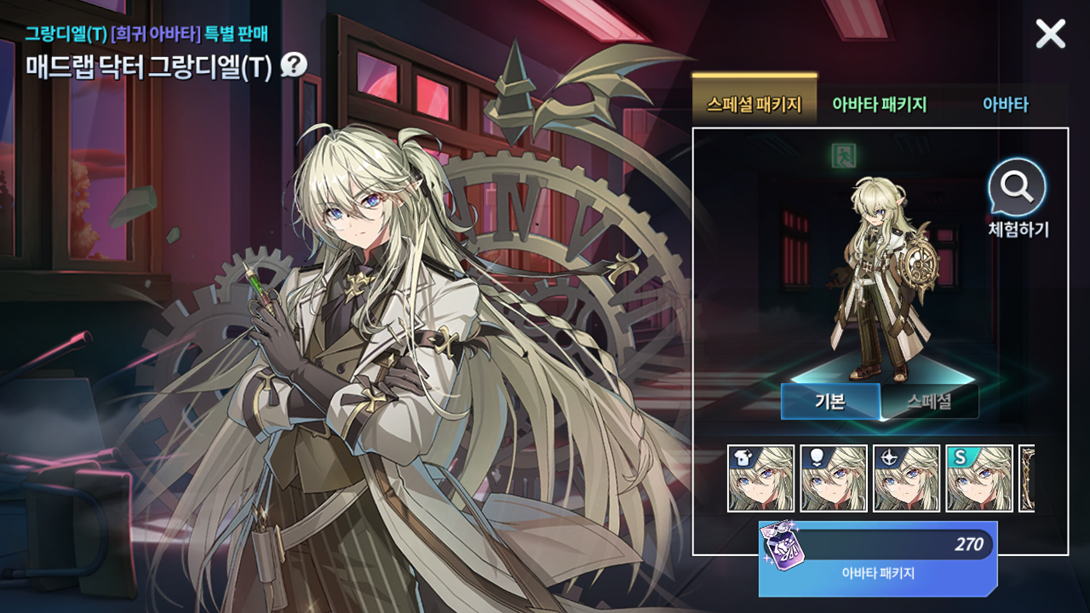This screenshot has width=1090, height=613.
Task: Select the thumbnail with shirt icon
Action: pyautogui.click(x=761, y=479)
